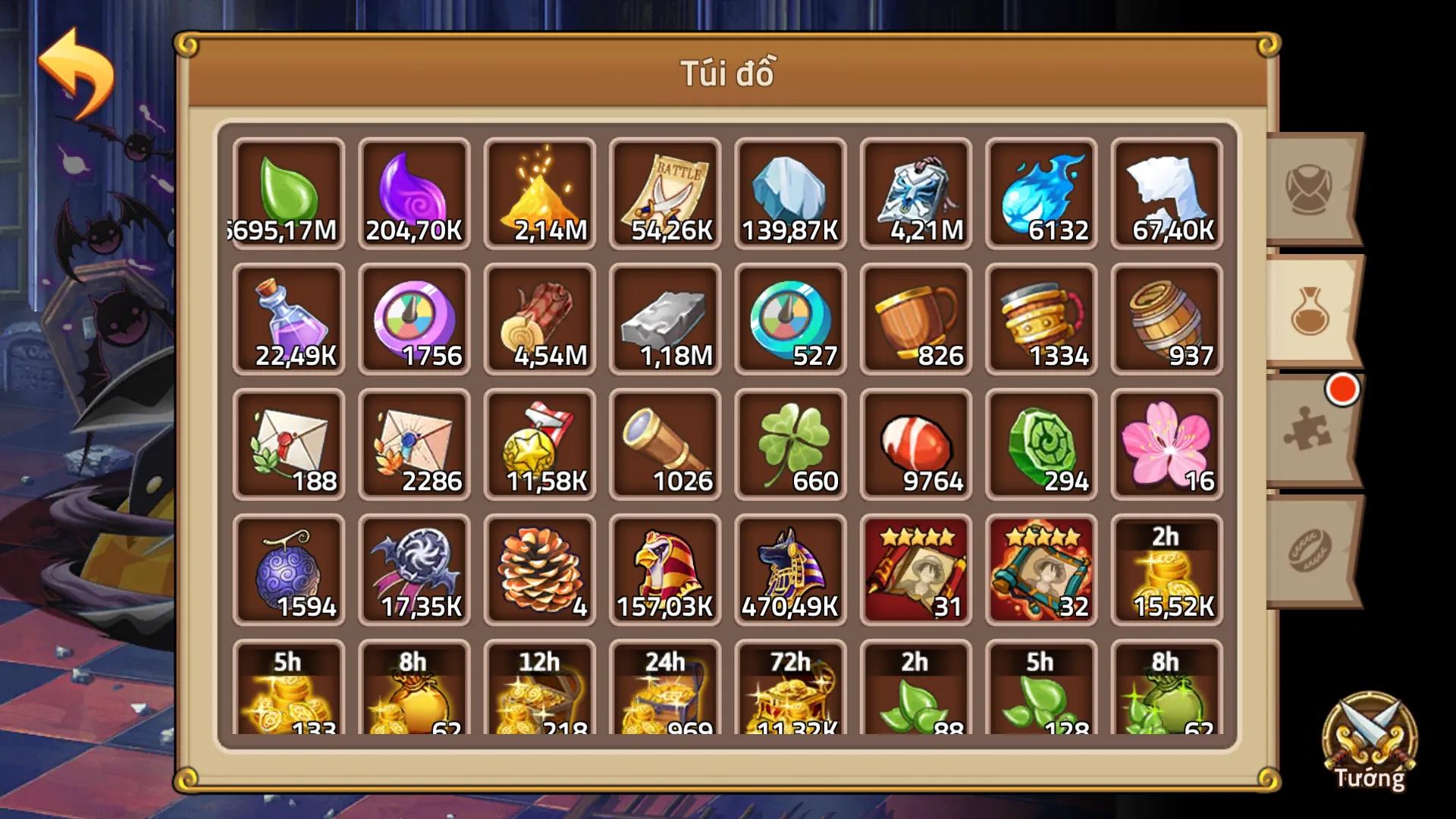Select the golden telescope item

tap(664, 444)
